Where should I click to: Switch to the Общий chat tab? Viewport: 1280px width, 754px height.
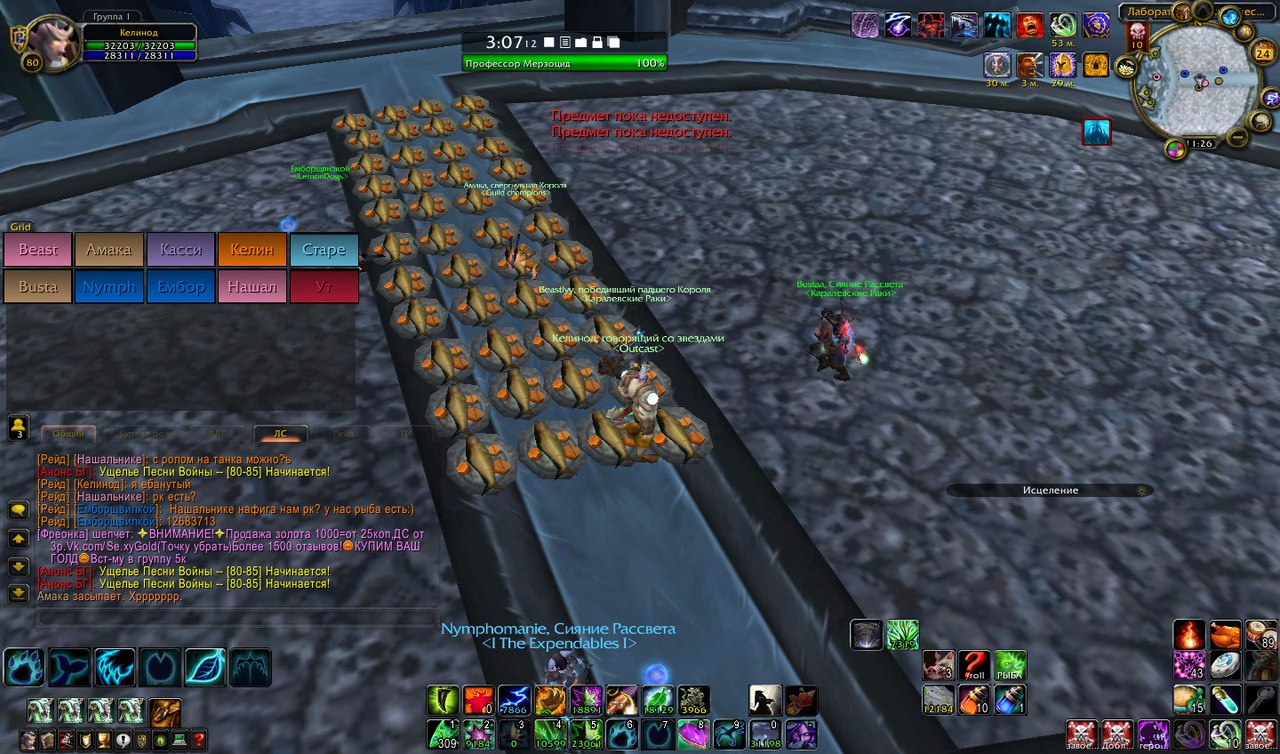tap(68, 434)
